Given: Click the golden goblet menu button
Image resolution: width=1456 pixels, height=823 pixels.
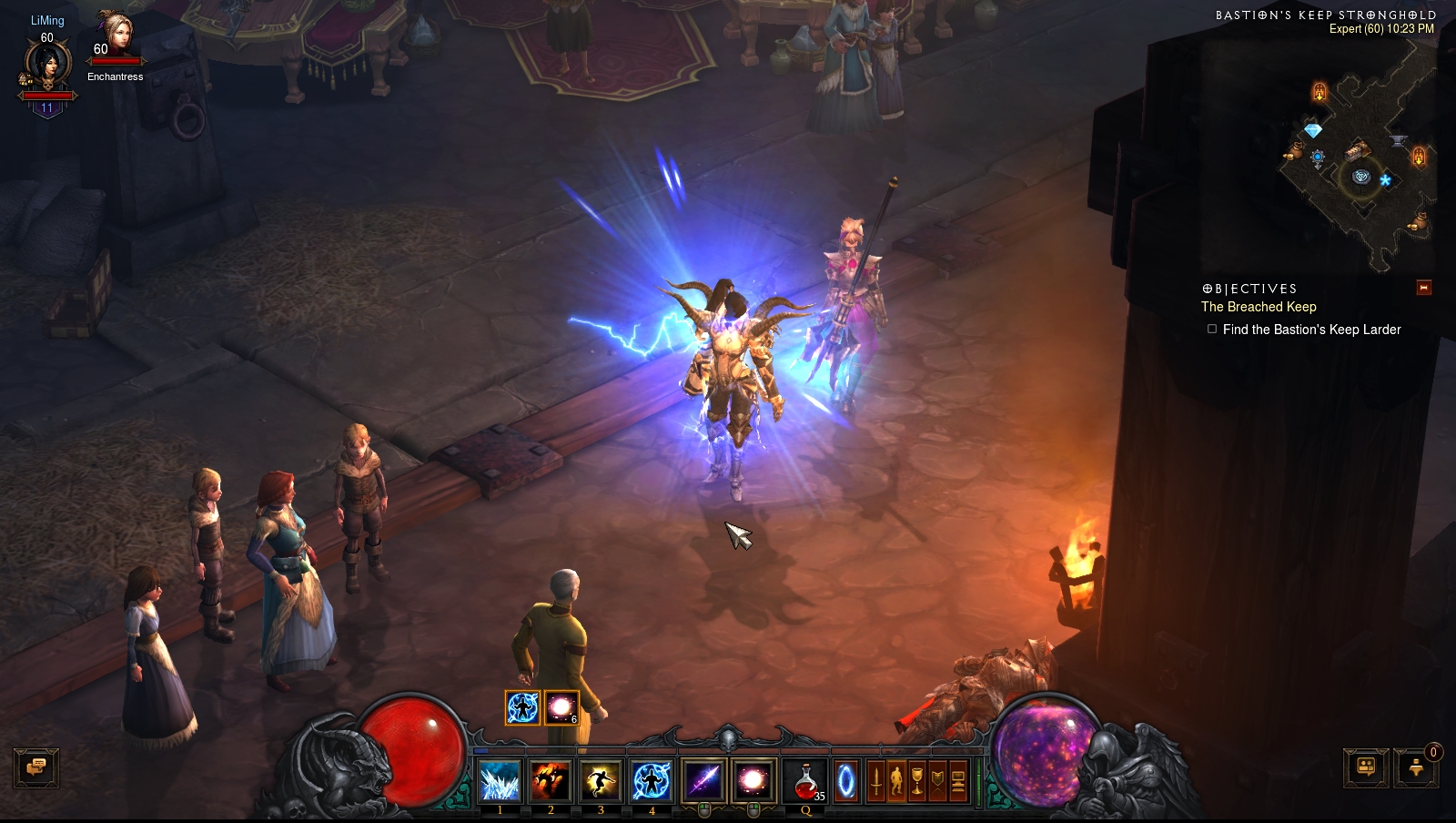Looking at the screenshot, I should point(917,781).
